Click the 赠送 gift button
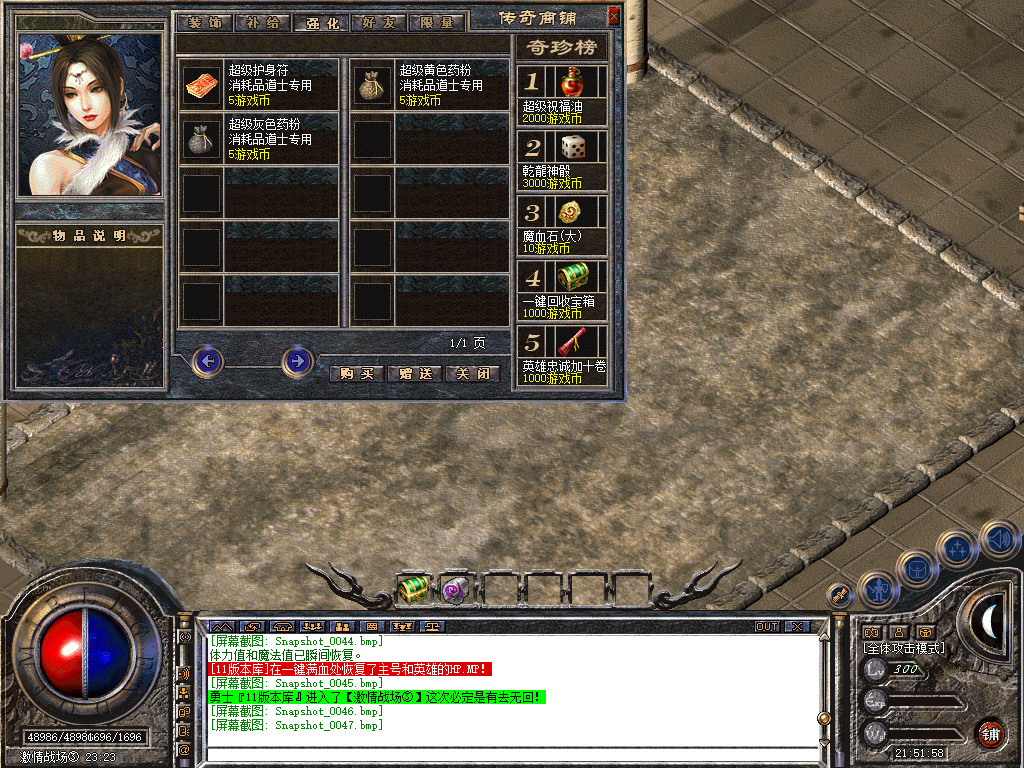 tap(412, 373)
